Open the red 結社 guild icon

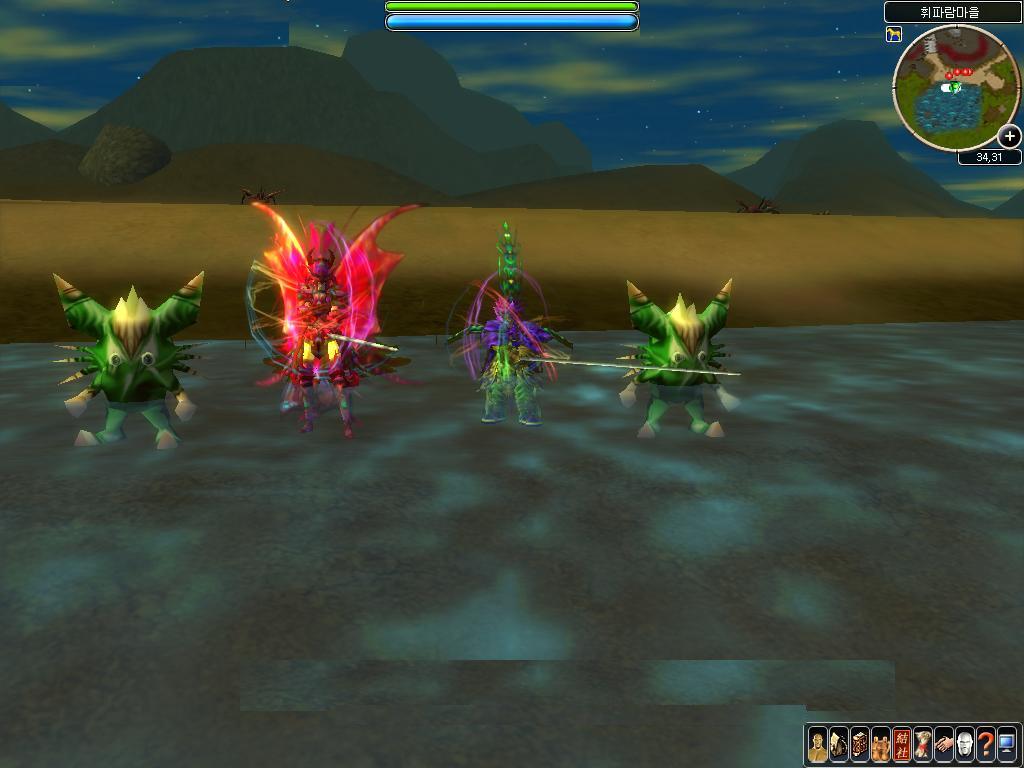tap(902, 744)
